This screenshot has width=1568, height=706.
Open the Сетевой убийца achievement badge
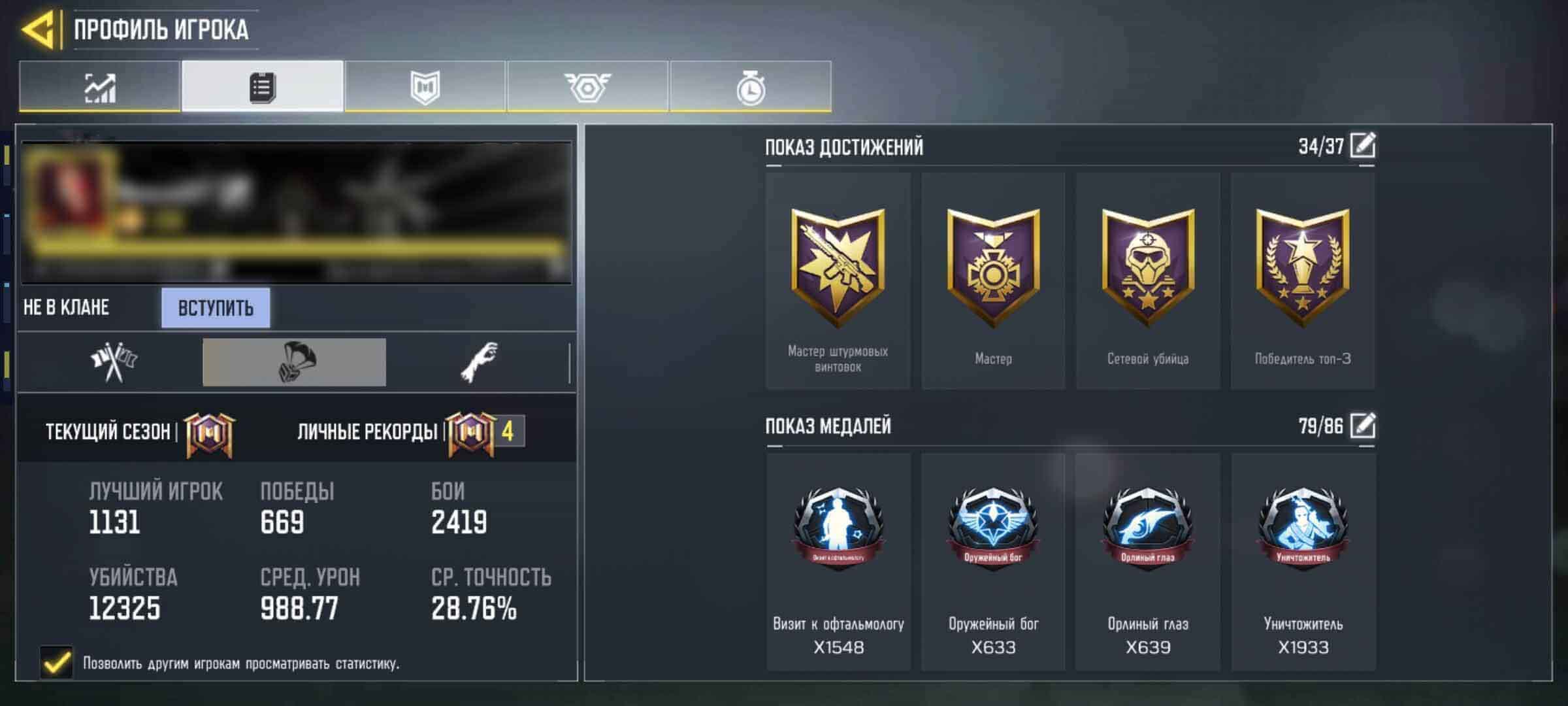click(x=1147, y=281)
